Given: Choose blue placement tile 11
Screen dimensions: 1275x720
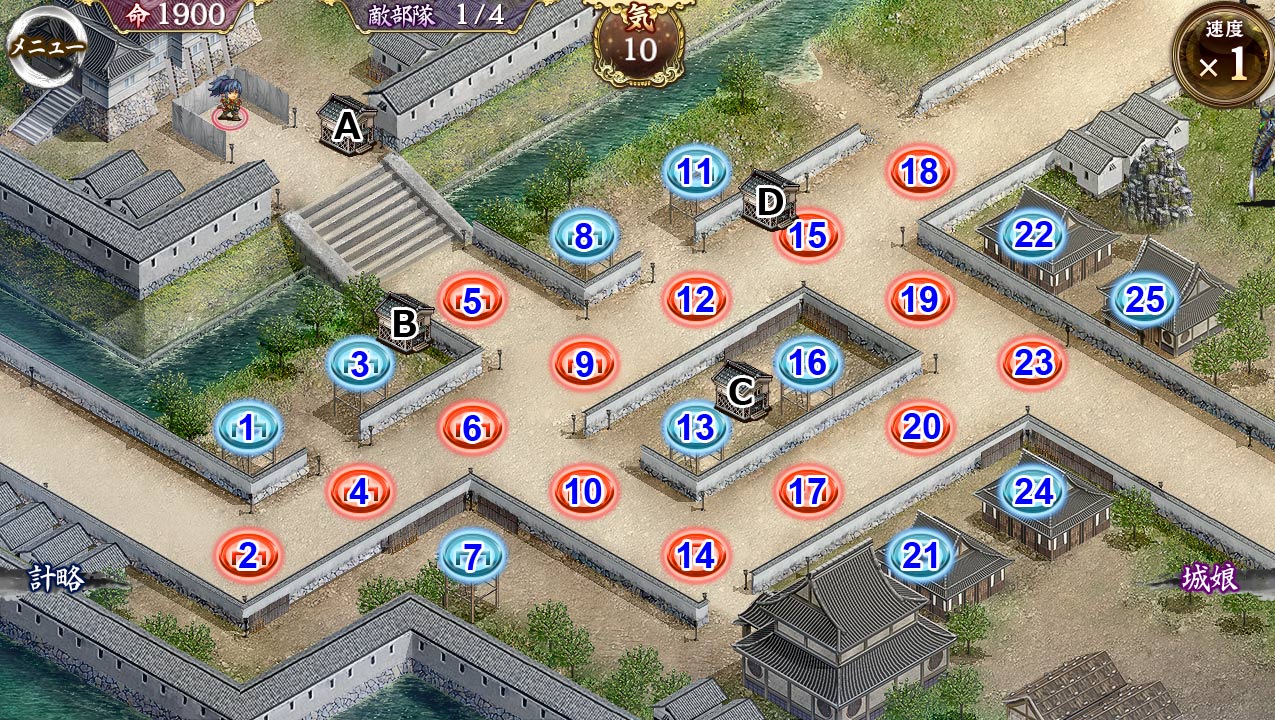Looking at the screenshot, I should point(696,172).
